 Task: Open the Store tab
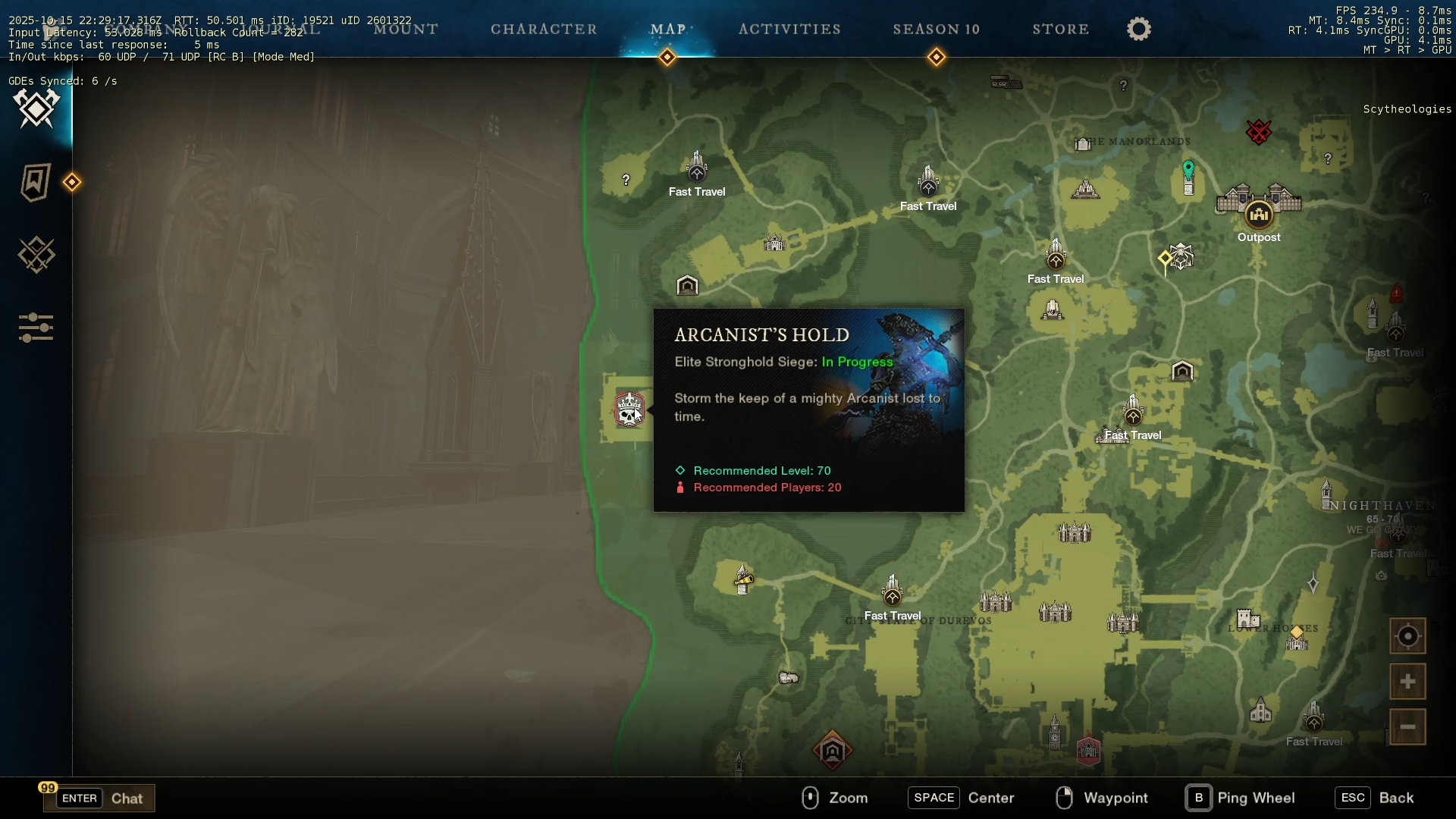1060,30
